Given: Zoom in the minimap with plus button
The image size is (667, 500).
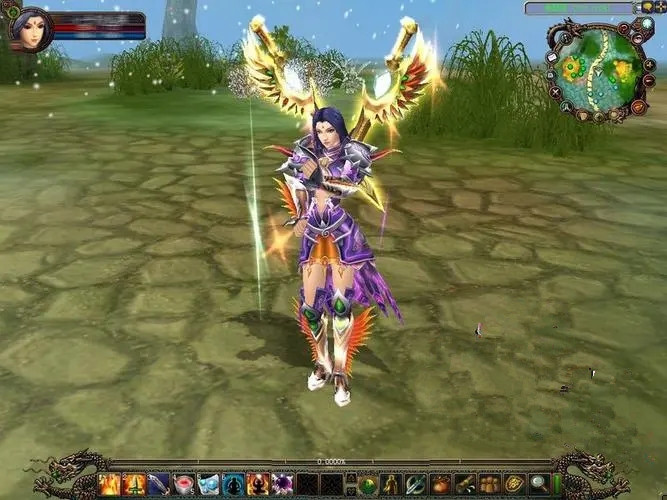Looking at the screenshot, I should click(x=650, y=64).
